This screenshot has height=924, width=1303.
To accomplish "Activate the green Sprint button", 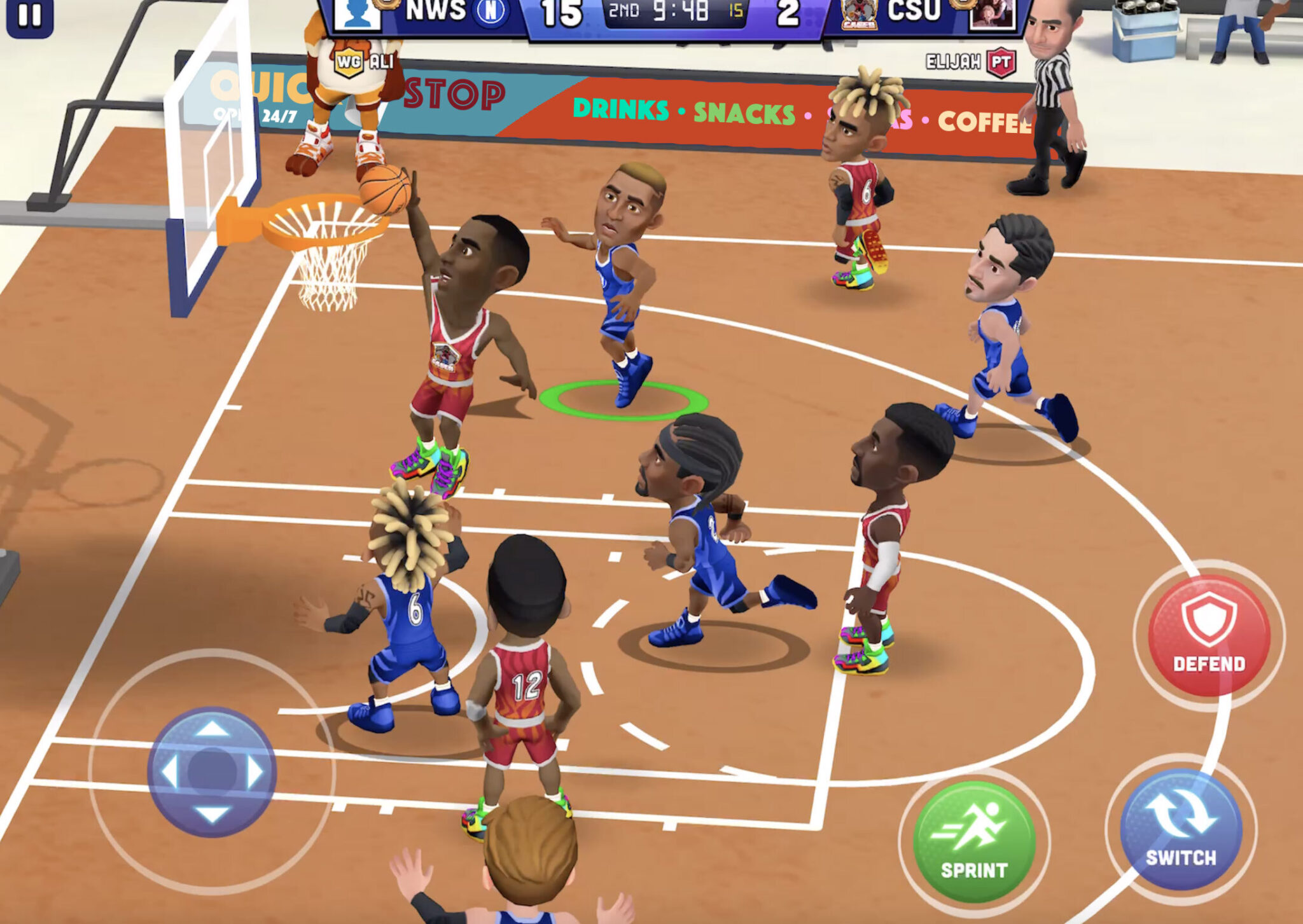I will point(973,841).
